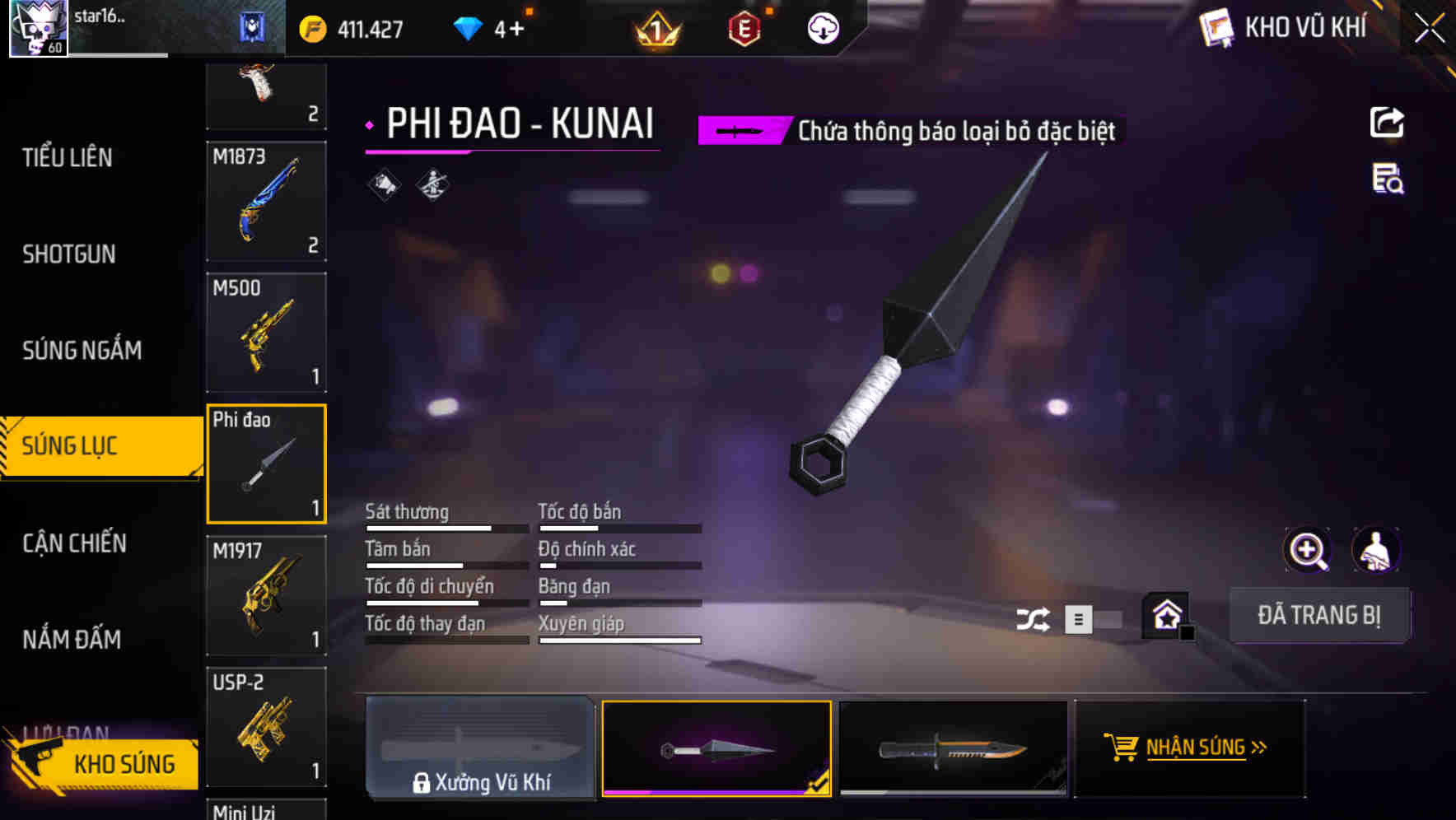Screen dimensions: 1456x820
Task: Open the share icon at top right
Action: click(1388, 122)
